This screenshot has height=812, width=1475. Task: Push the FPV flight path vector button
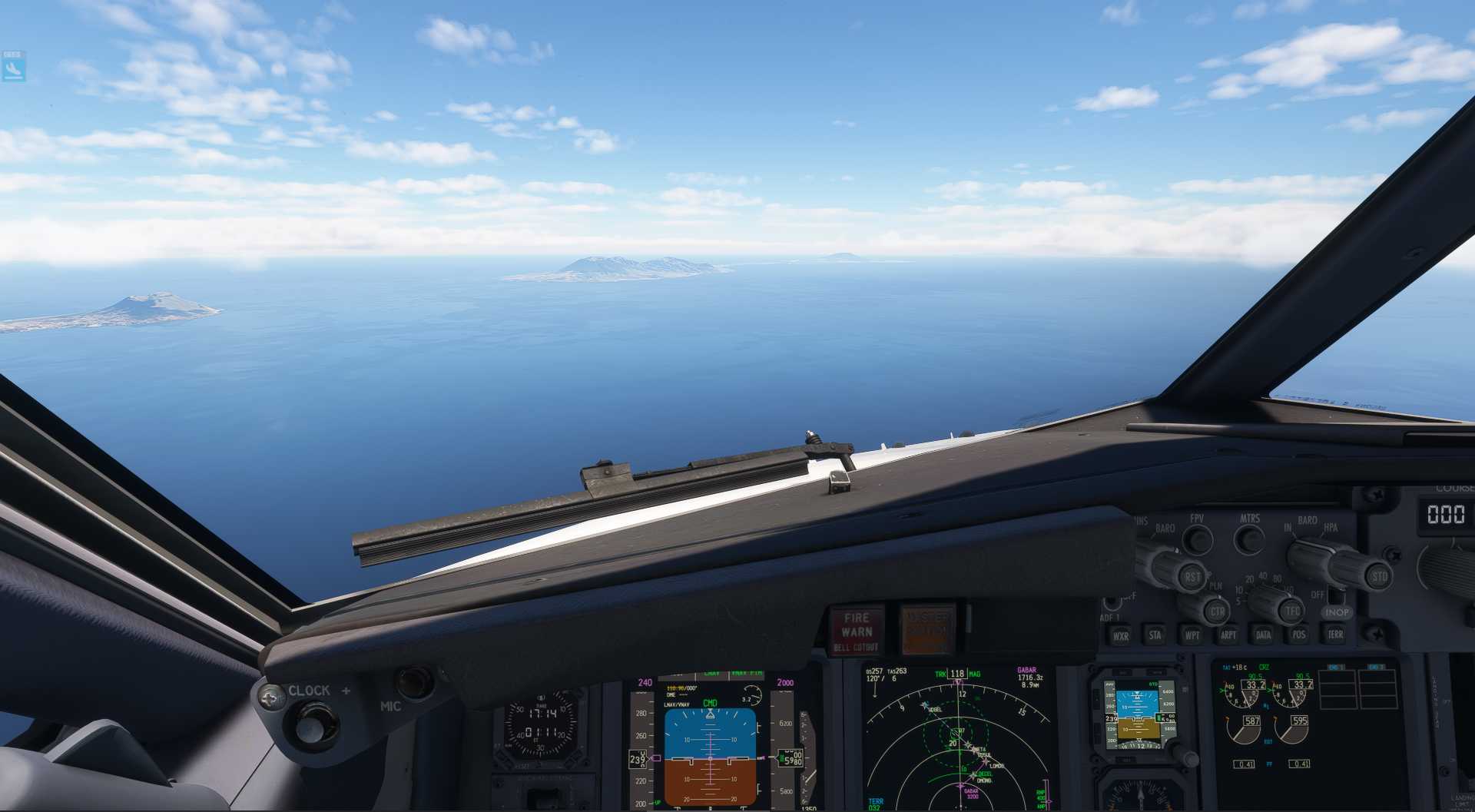pos(1197,540)
